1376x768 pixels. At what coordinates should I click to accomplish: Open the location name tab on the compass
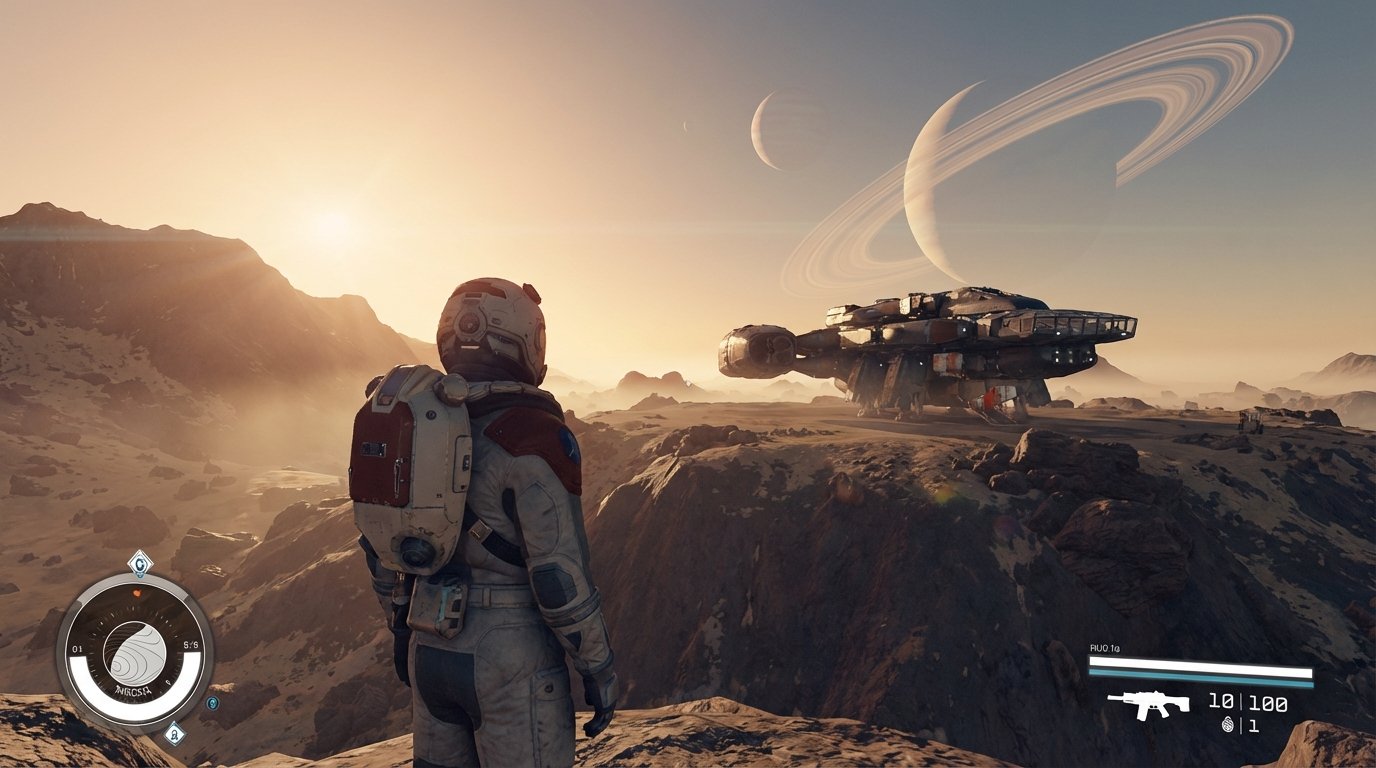[x=134, y=689]
